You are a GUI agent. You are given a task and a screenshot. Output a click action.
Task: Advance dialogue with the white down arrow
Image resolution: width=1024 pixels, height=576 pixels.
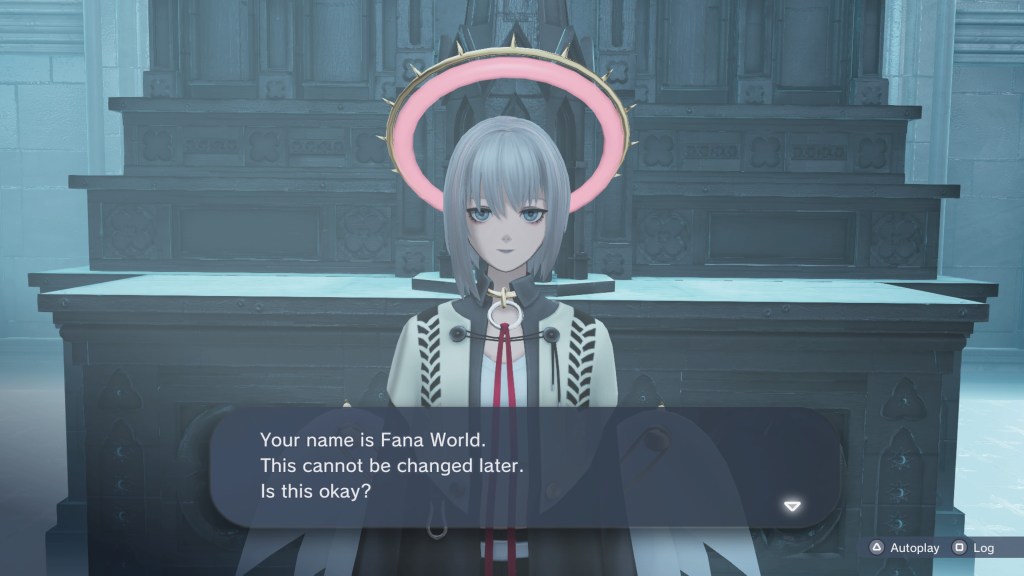(792, 506)
